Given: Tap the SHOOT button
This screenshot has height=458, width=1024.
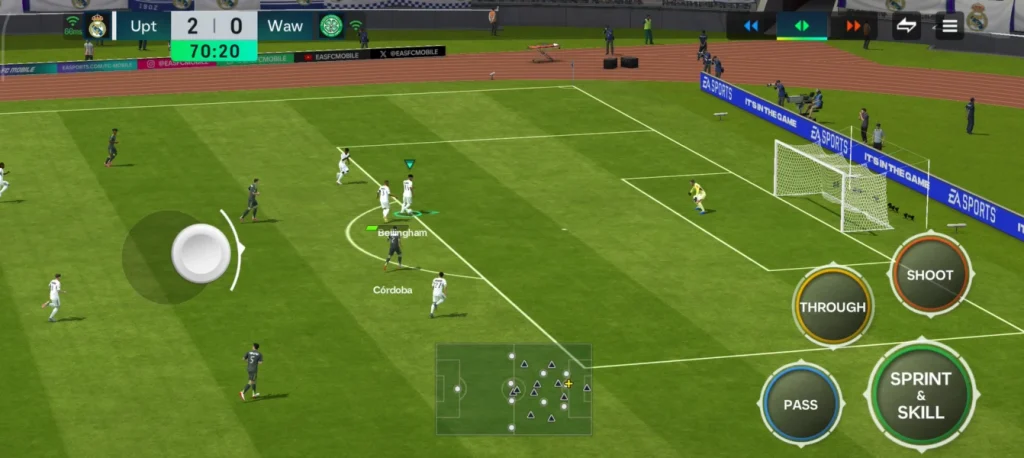Looking at the screenshot, I should pyautogui.click(x=929, y=275).
